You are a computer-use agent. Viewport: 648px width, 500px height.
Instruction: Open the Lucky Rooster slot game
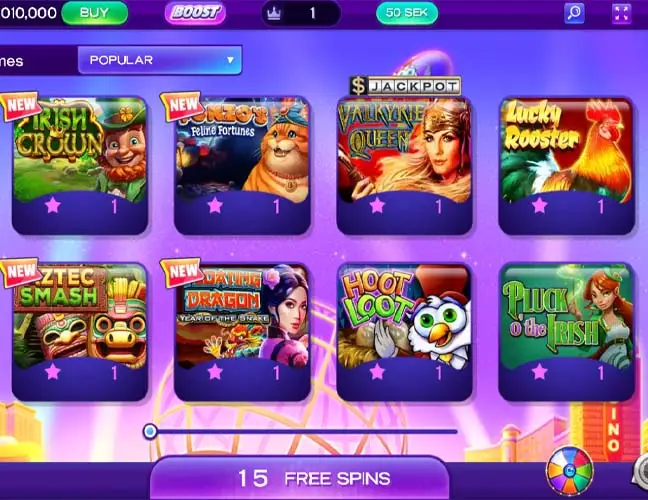(x=566, y=150)
